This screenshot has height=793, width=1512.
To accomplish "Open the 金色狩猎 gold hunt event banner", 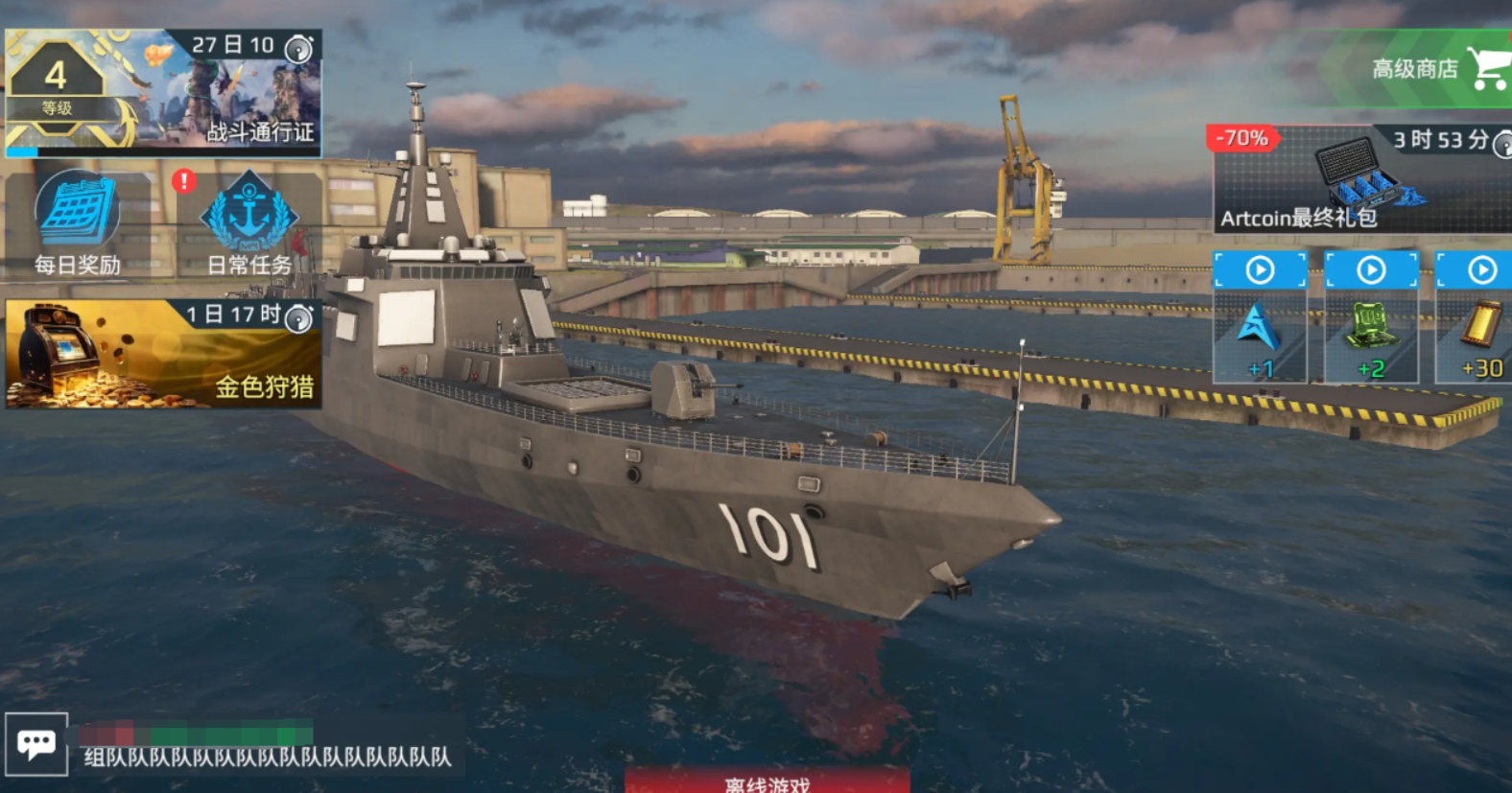I will coord(163,354).
